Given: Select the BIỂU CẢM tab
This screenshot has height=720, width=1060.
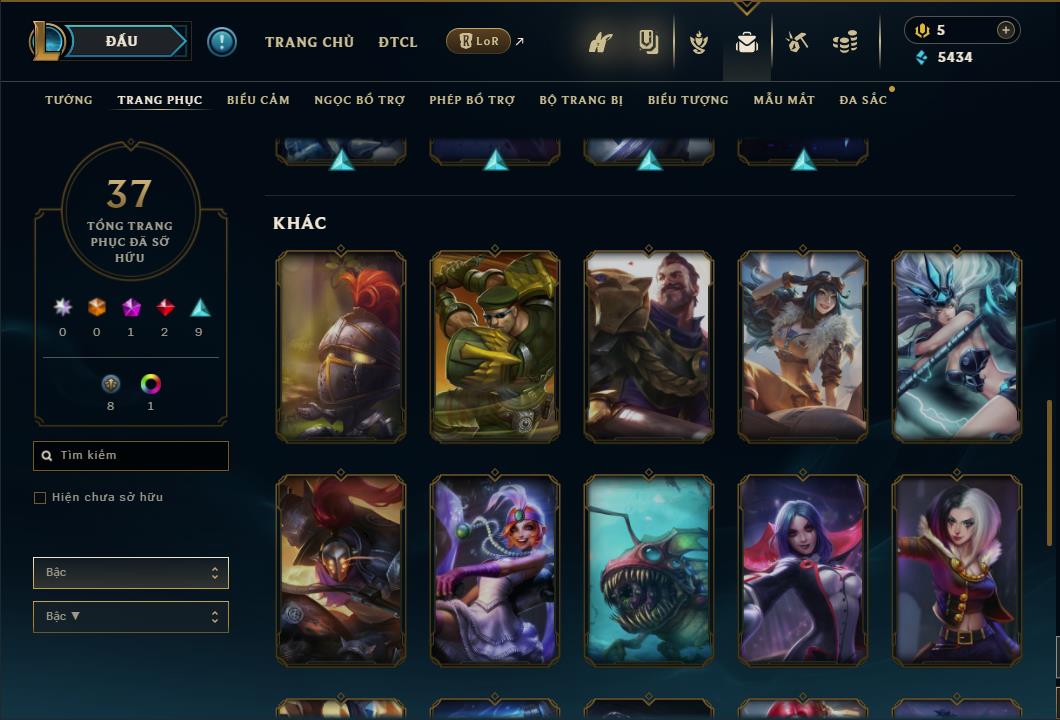Looking at the screenshot, I should pos(258,100).
